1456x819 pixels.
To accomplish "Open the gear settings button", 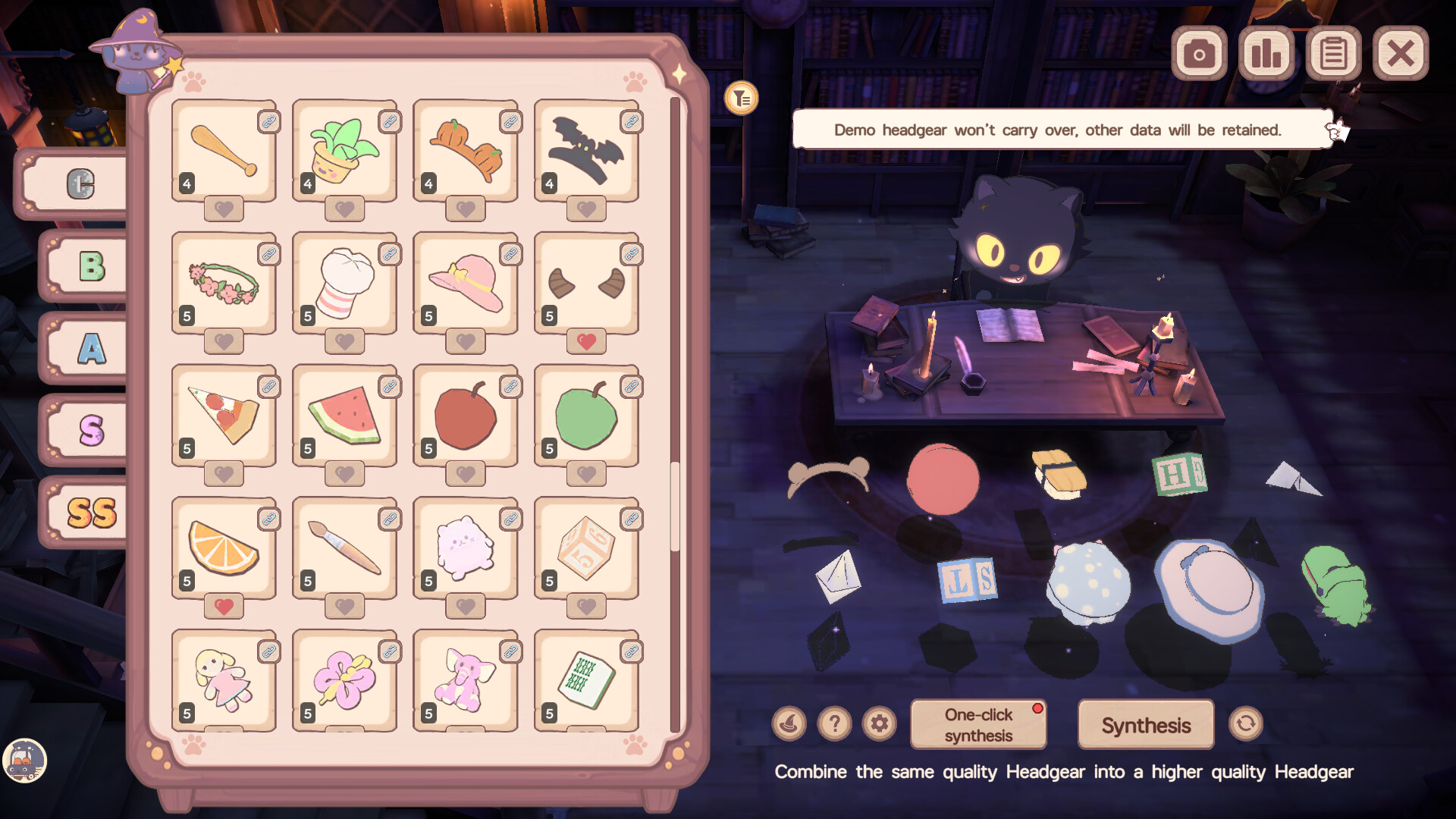I will tap(879, 724).
